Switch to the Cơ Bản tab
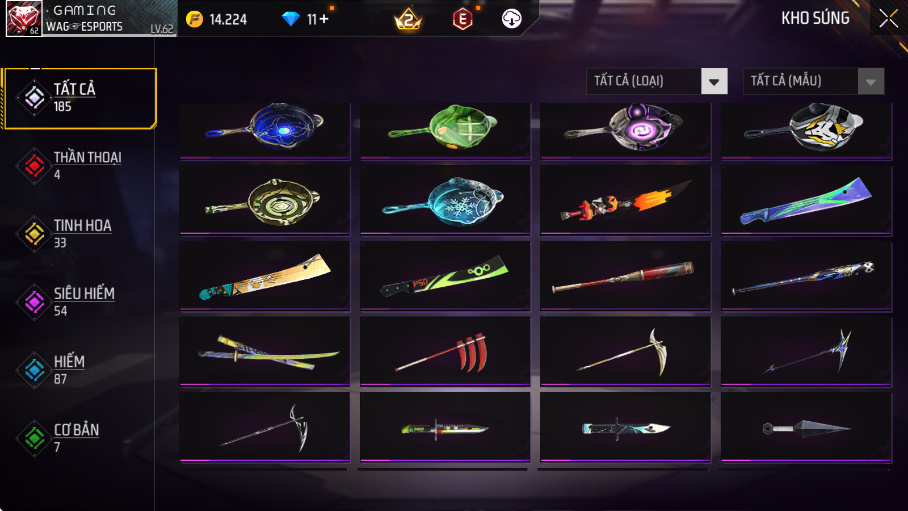908x511 pixels. [x=78, y=437]
